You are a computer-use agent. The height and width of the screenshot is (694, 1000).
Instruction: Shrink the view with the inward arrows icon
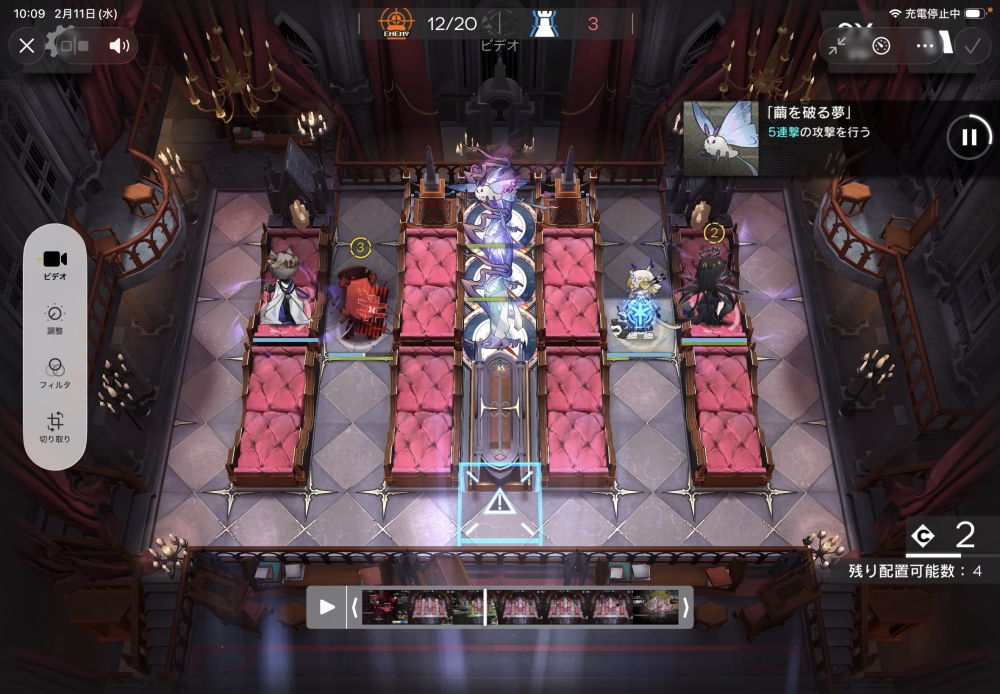point(838,45)
